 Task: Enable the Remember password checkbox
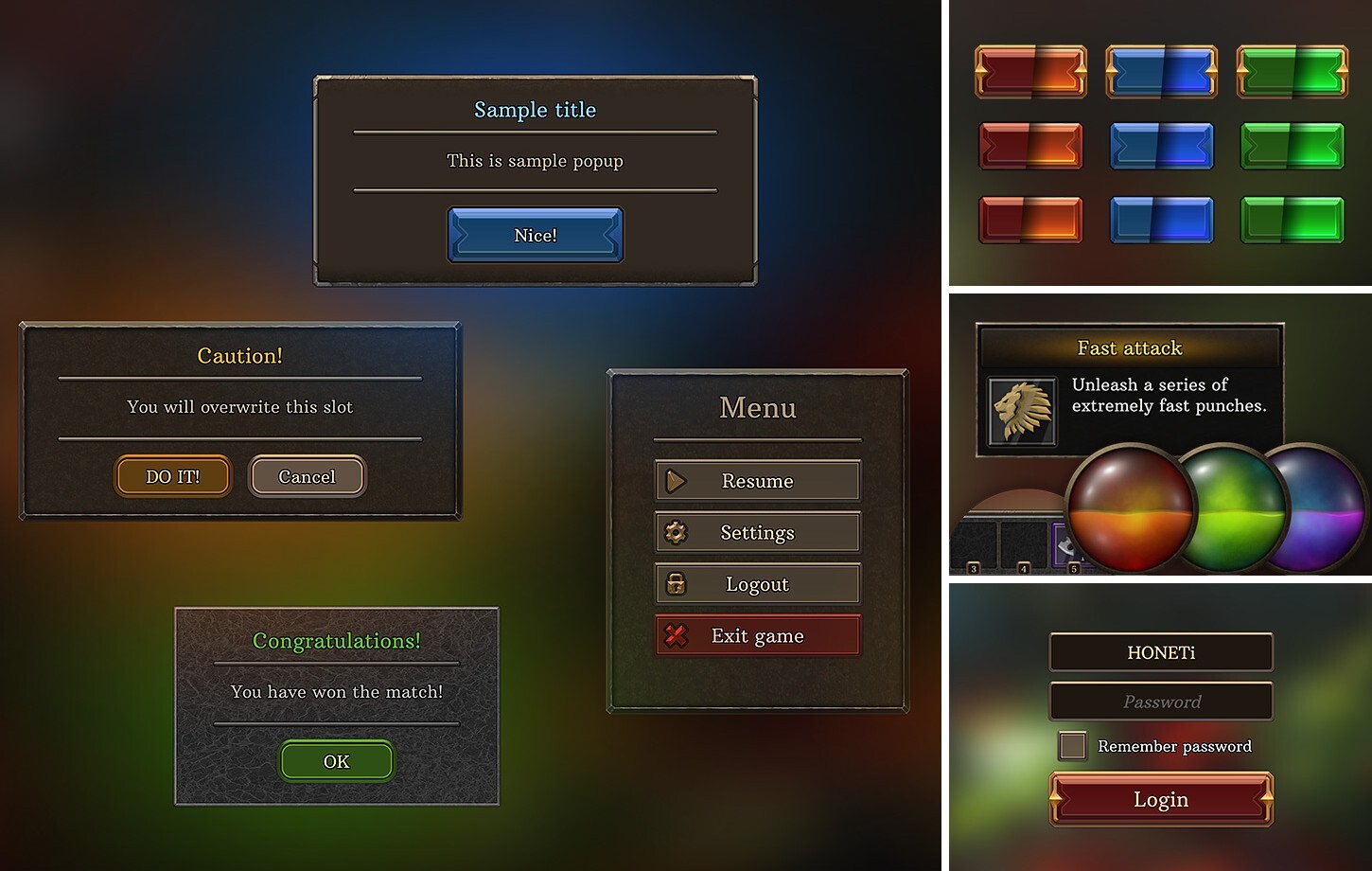click(1073, 746)
